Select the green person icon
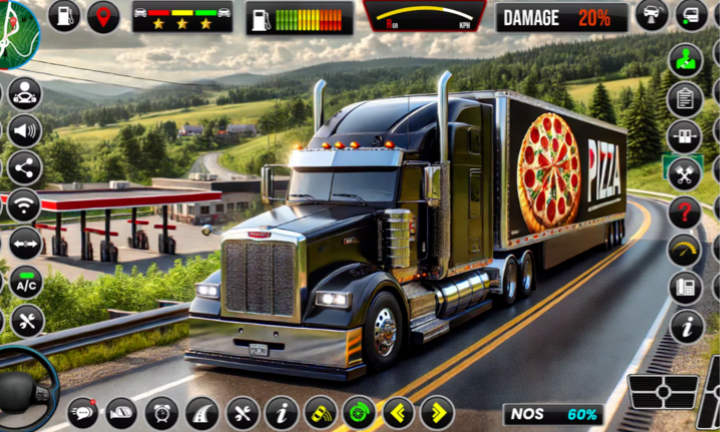 pos(685,59)
